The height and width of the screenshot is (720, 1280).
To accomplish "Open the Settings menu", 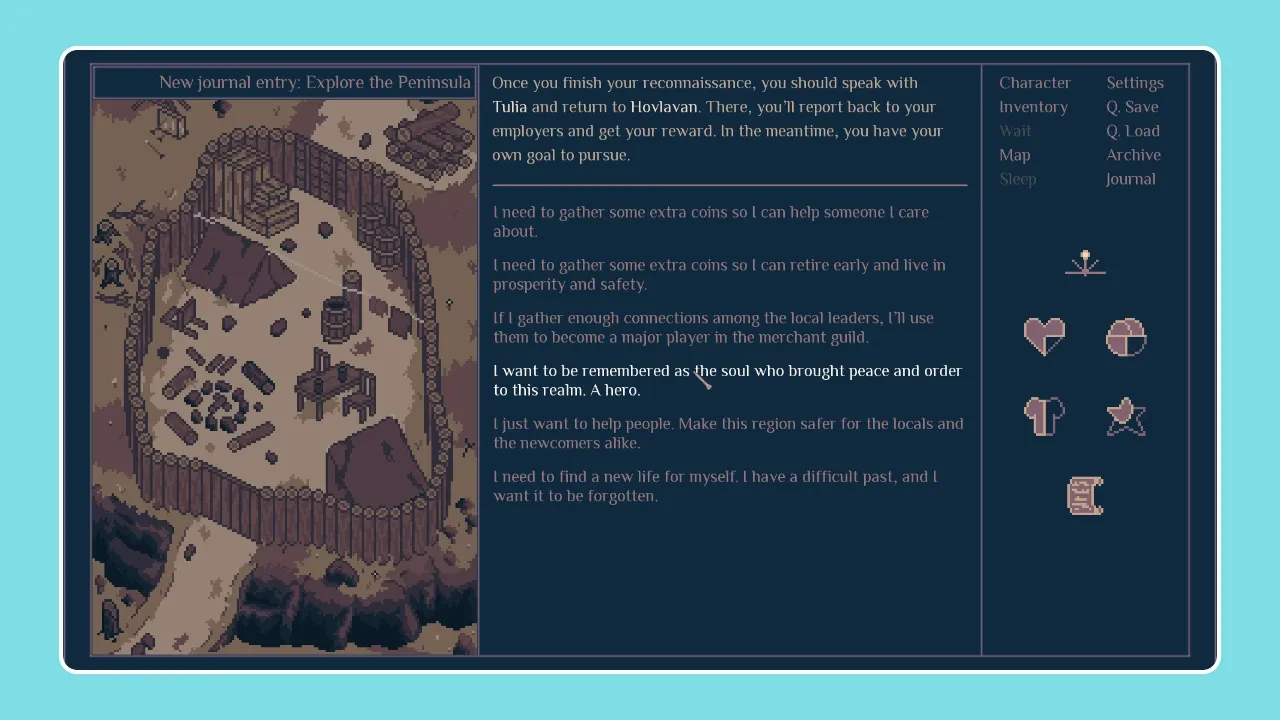I will [1135, 82].
